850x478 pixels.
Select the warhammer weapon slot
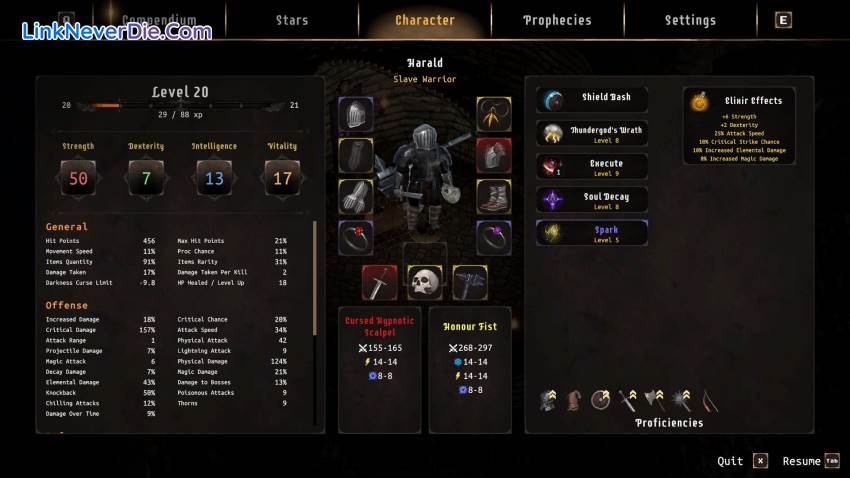(470, 283)
